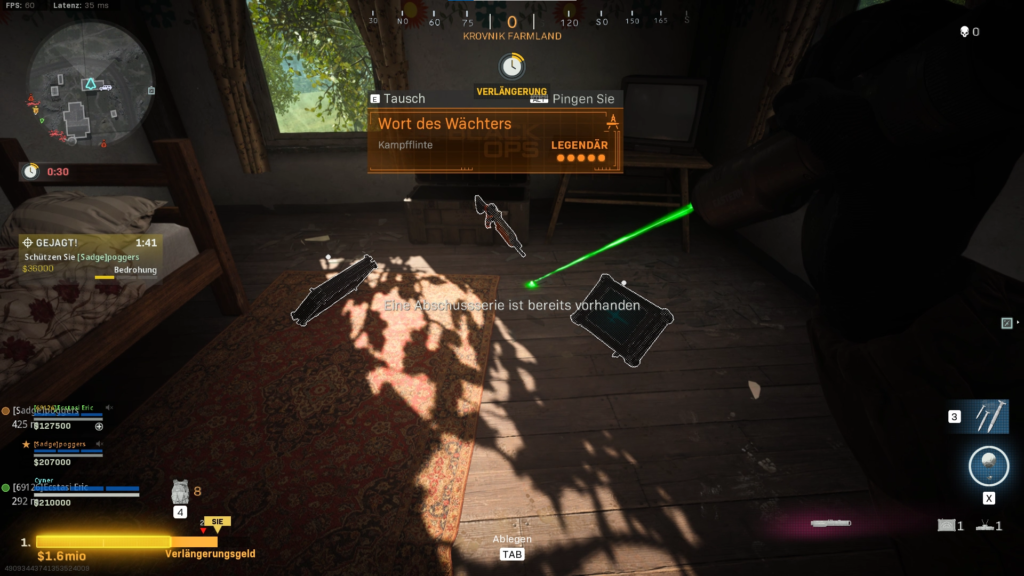Viewport: 1024px width, 576px height.
Task: Click the yellow Verlängerungsgeld progress bar
Action: (103, 542)
